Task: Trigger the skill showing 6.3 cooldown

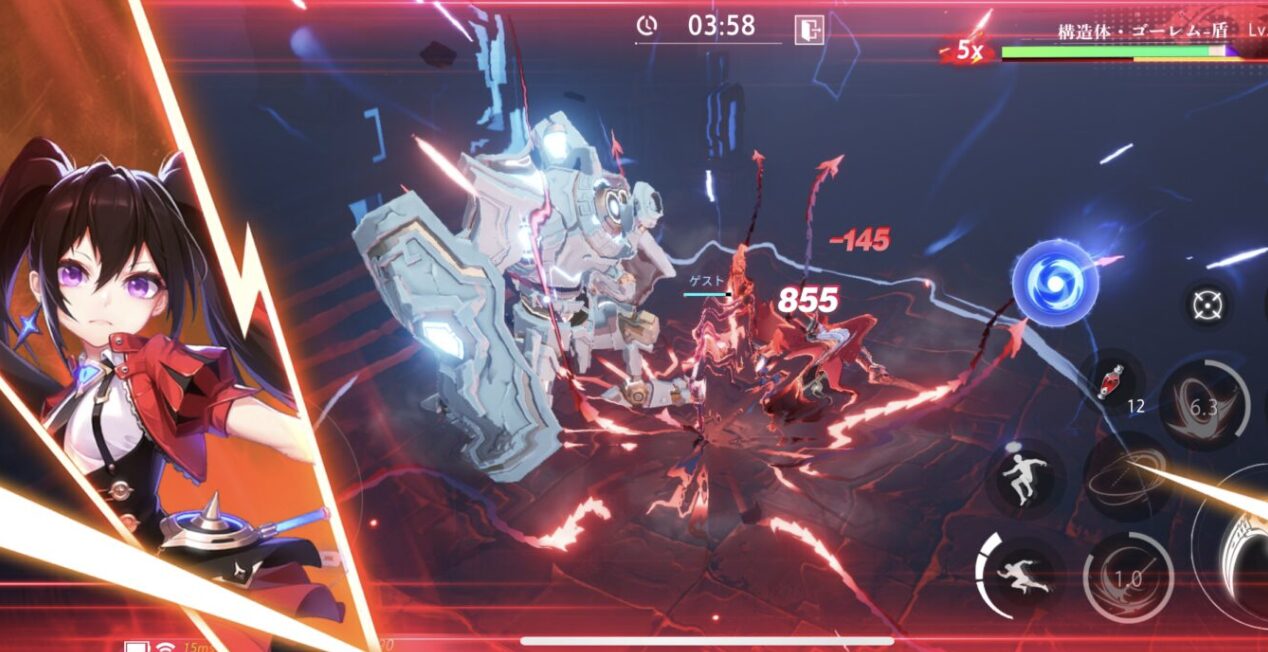Action: click(x=1205, y=404)
